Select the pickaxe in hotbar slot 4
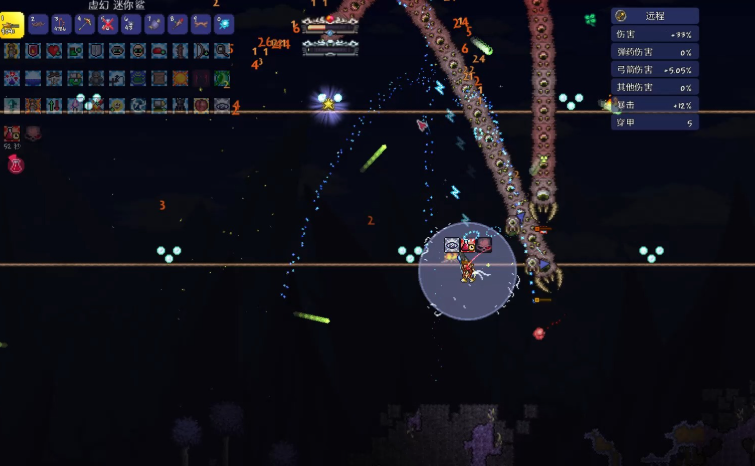755x466 pixels. 84,25
